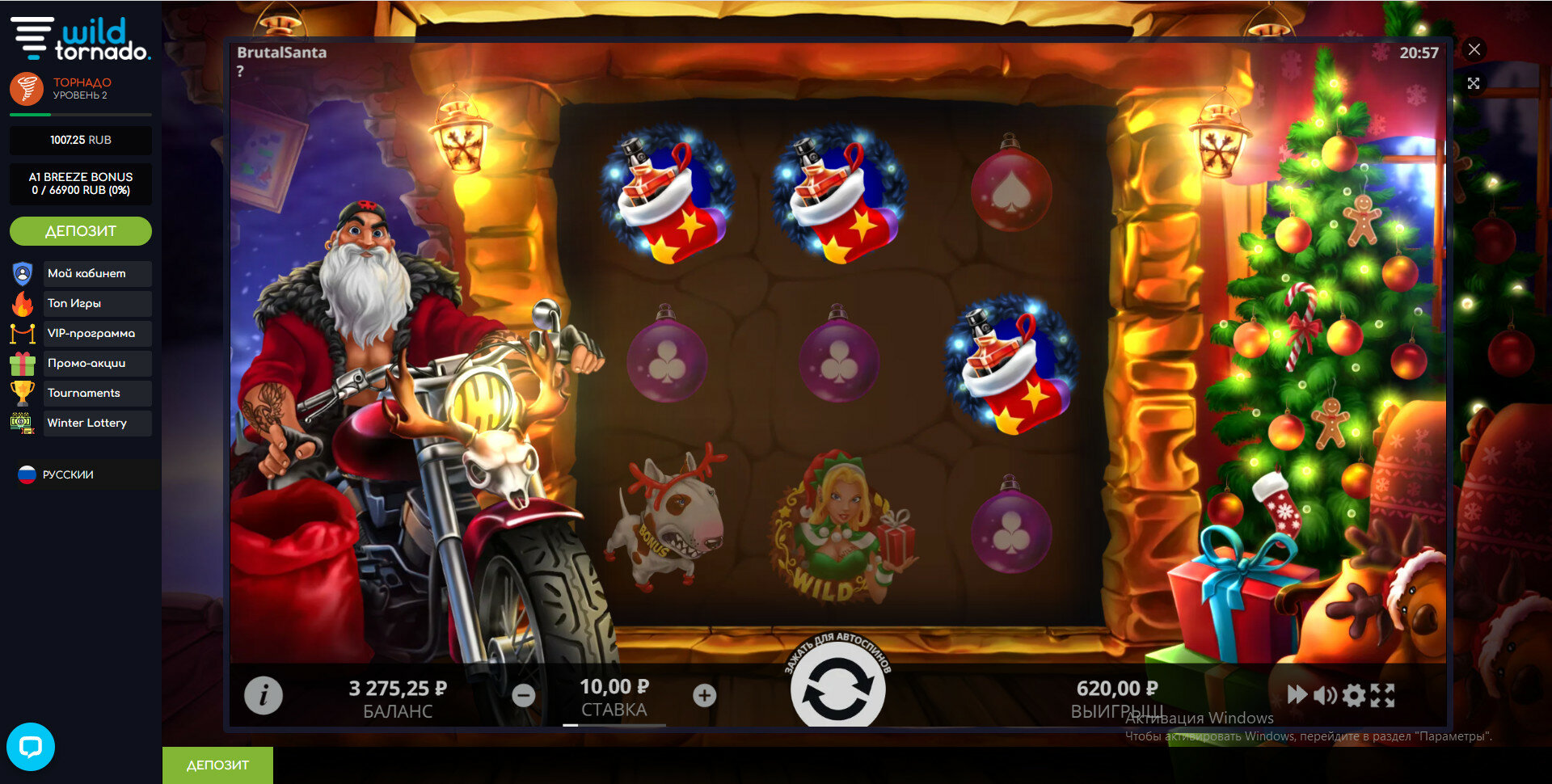The width and height of the screenshot is (1552, 784).
Task: Toggle fullscreen in the game control bar
Action: 1382,695
